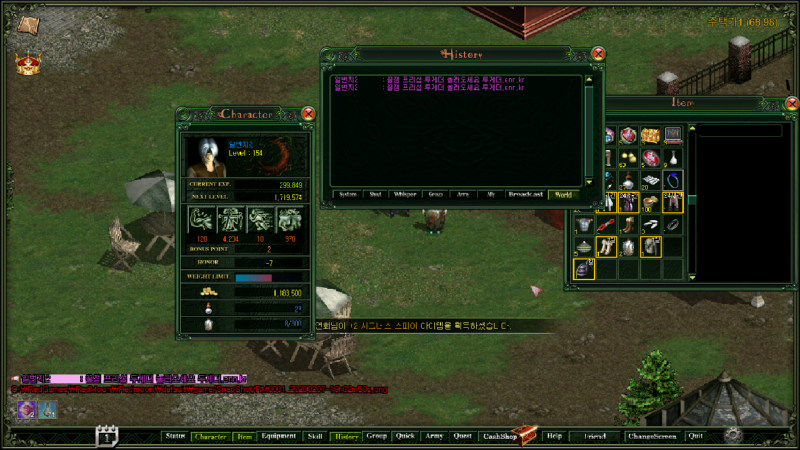
Task: Open the Status panel from bottom bar
Action: [x=175, y=436]
